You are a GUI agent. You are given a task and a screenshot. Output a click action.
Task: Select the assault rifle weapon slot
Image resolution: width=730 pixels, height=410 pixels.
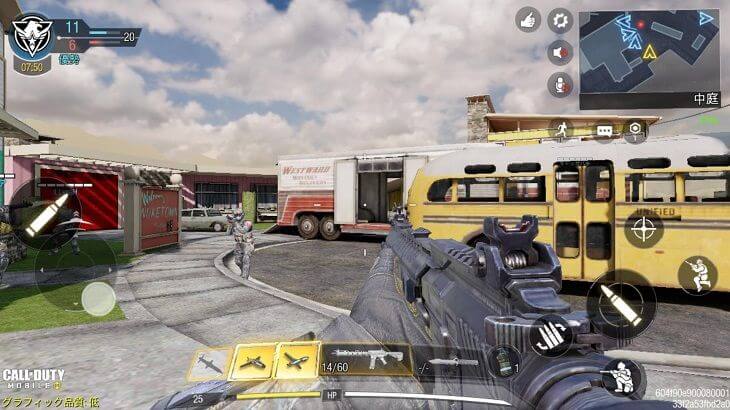[x=366, y=360]
